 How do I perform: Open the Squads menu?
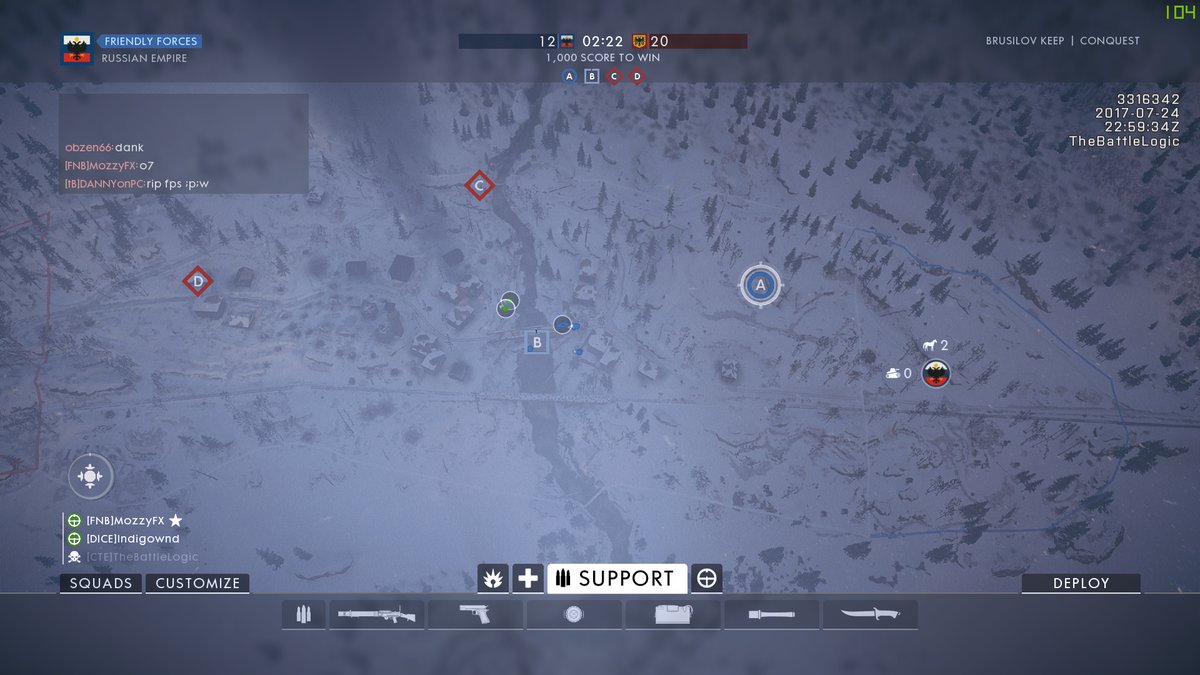101,584
